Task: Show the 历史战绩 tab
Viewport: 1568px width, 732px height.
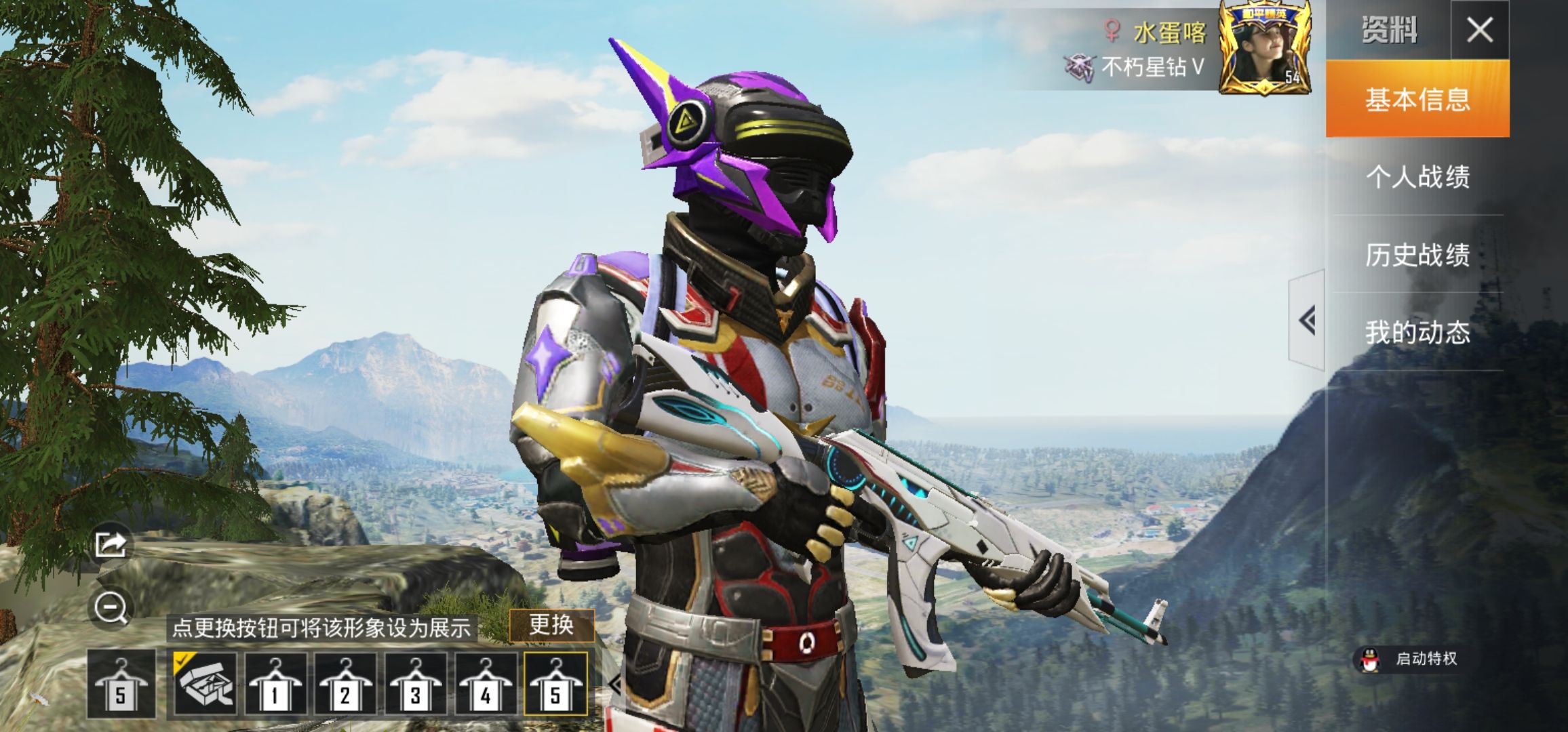Action: [1417, 255]
